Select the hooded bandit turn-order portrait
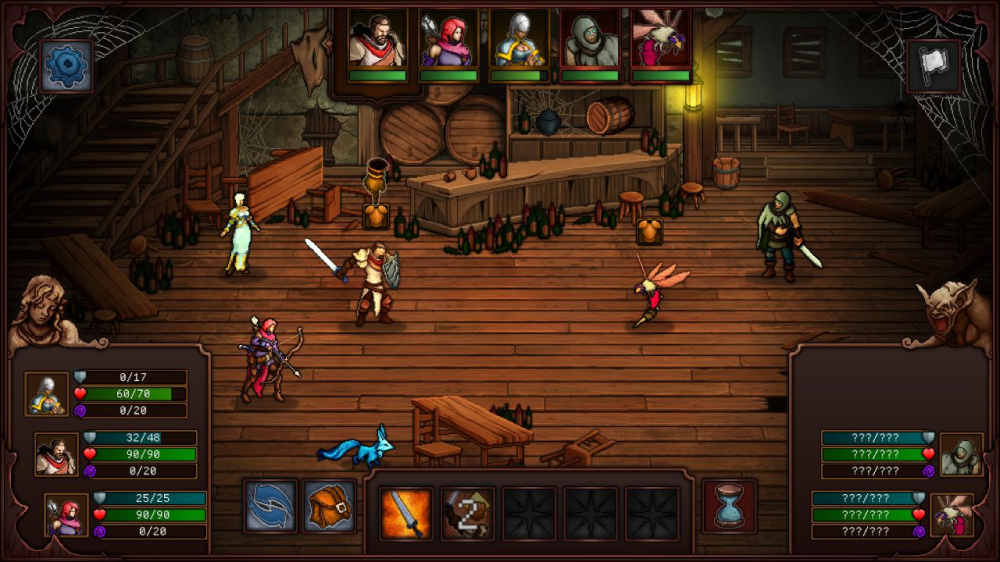Screen dimensions: 1000x562 (x=590, y=41)
